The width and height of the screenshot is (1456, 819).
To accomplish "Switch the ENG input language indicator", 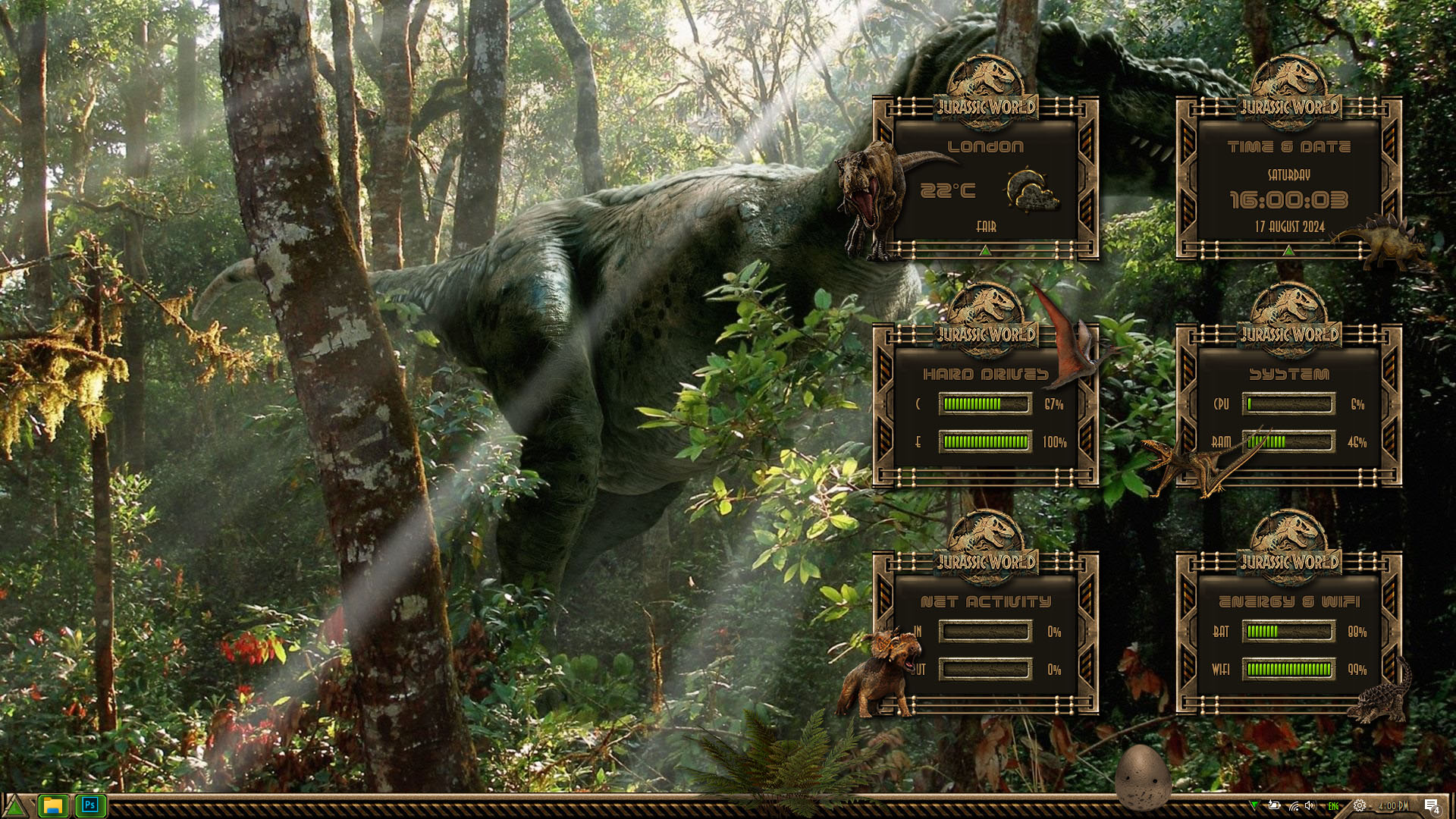I will pos(1333,806).
